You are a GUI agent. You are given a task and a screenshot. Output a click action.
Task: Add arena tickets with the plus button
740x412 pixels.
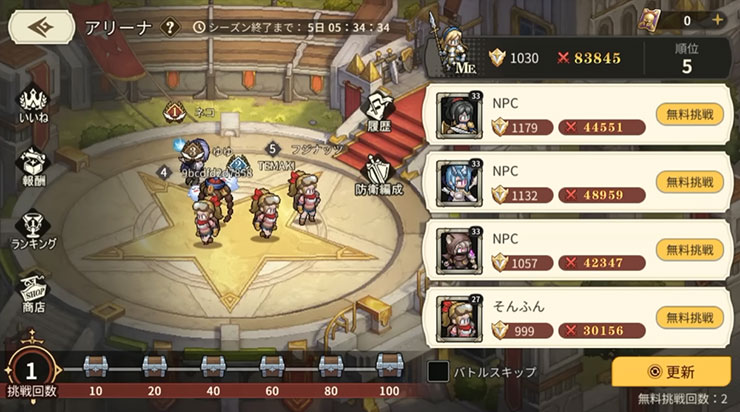point(717,20)
